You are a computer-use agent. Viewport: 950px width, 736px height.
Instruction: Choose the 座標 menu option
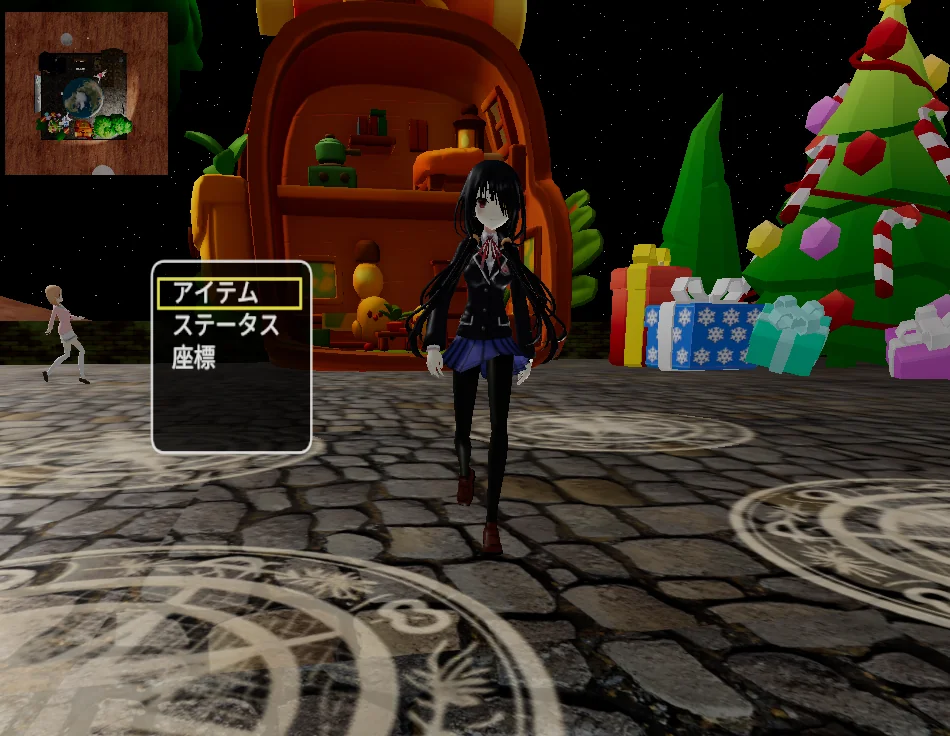coord(195,358)
